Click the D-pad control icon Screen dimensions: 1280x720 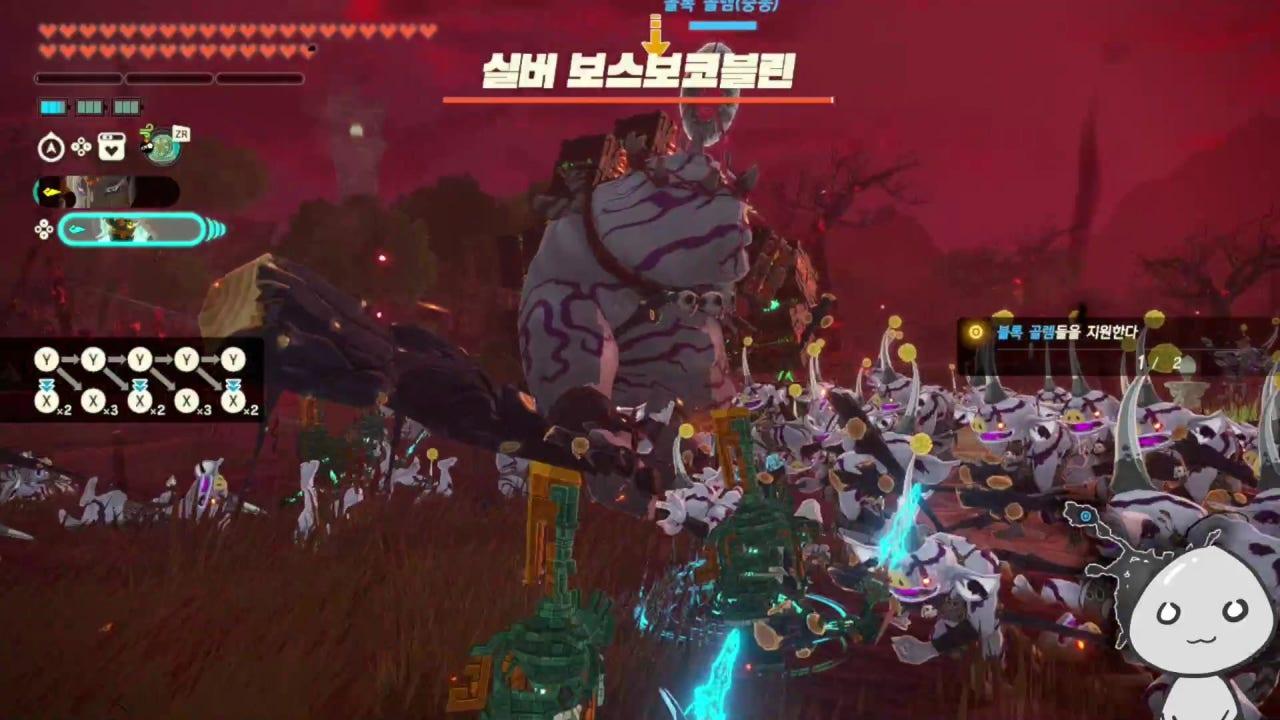(x=81, y=147)
